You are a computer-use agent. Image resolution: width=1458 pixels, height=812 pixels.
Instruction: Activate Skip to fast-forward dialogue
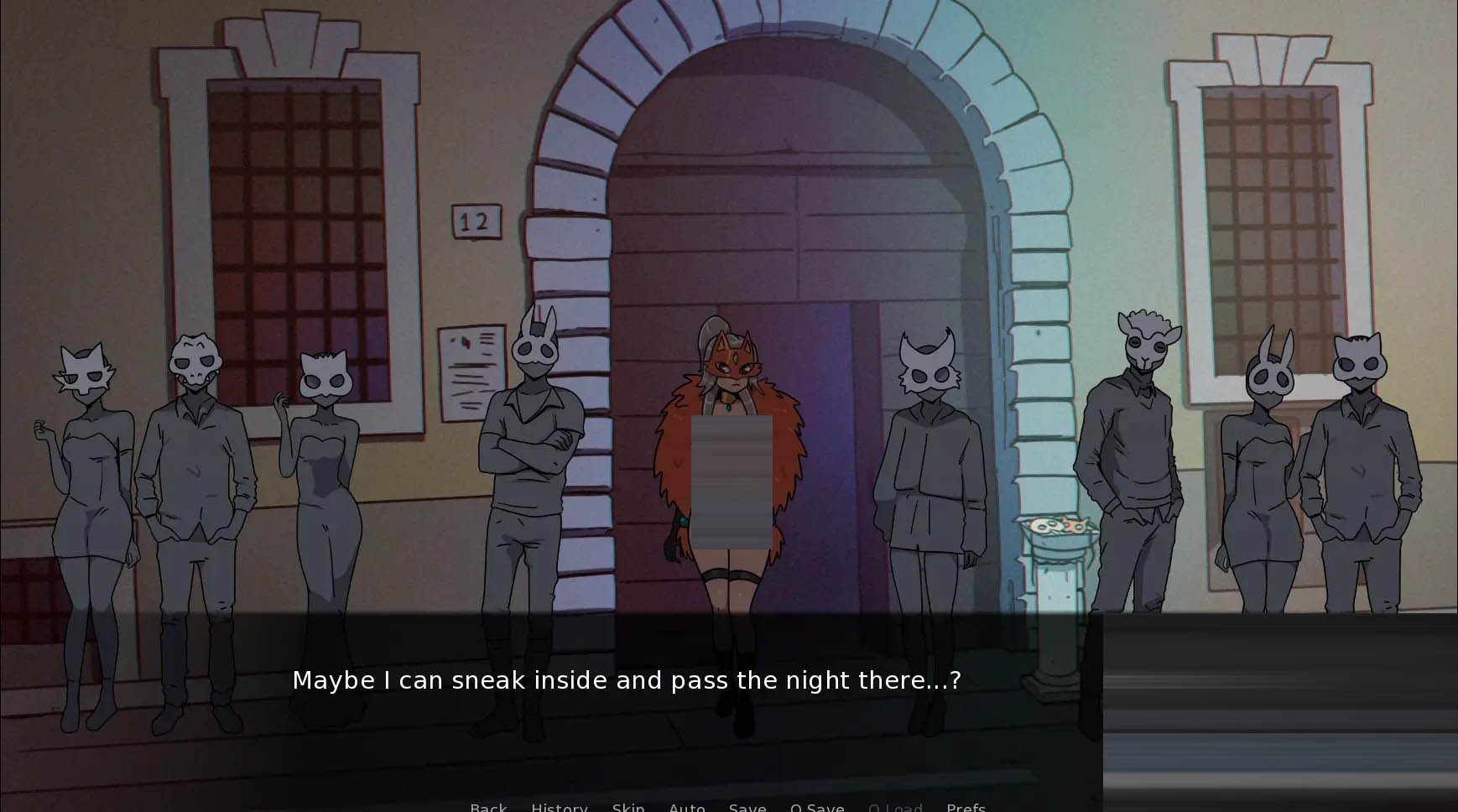pyautogui.click(x=628, y=807)
